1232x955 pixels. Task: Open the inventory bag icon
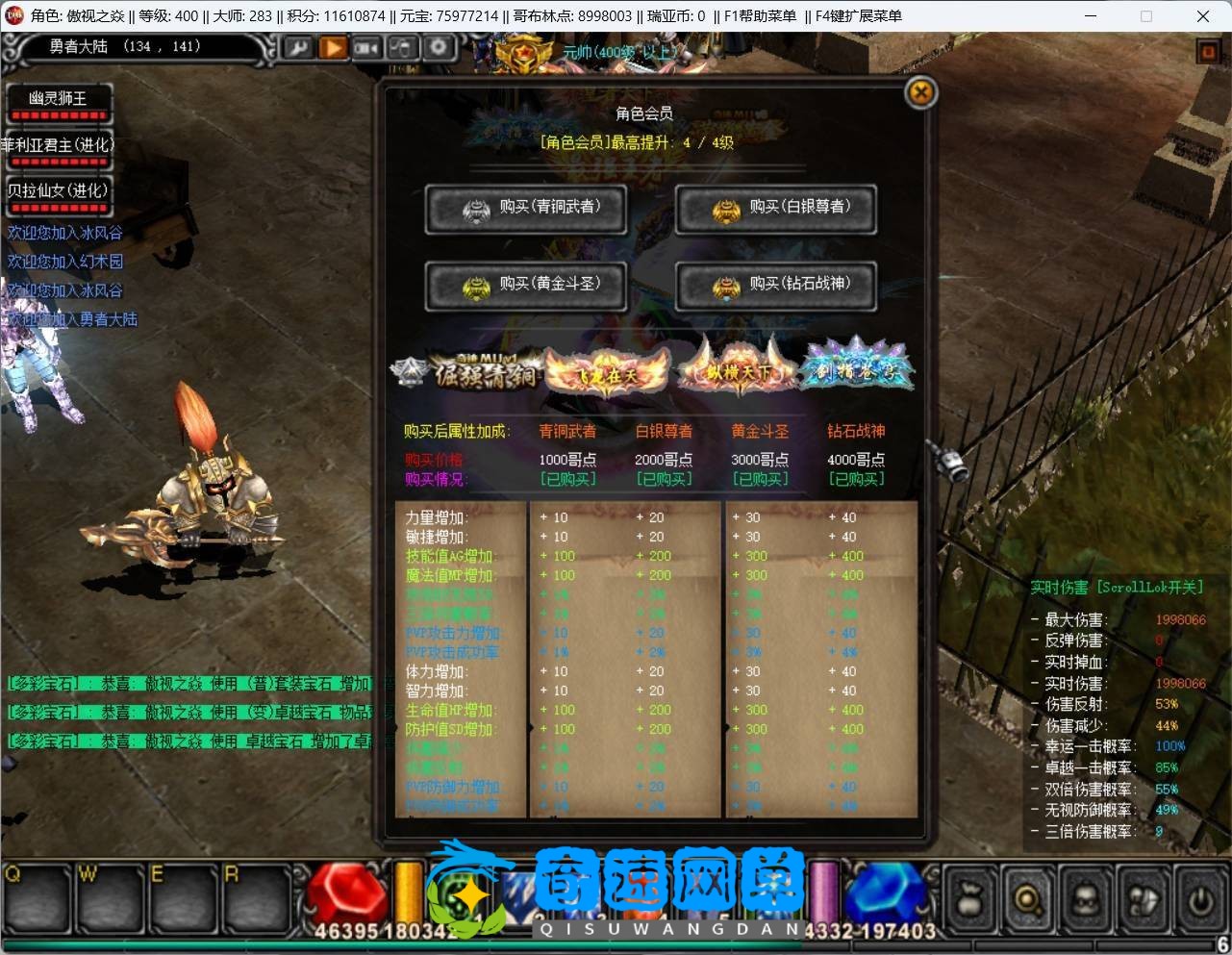pyautogui.click(x=971, y=900)
